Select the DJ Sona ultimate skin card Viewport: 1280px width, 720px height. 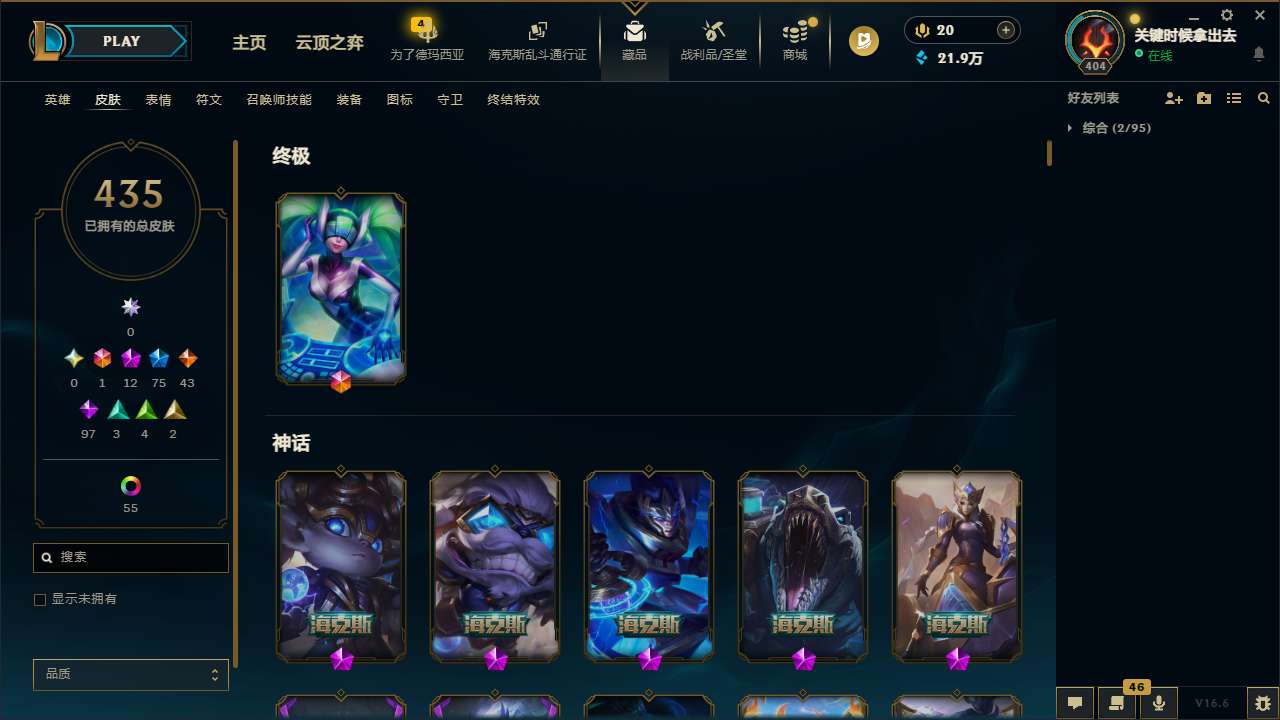[x=340, y=288]
